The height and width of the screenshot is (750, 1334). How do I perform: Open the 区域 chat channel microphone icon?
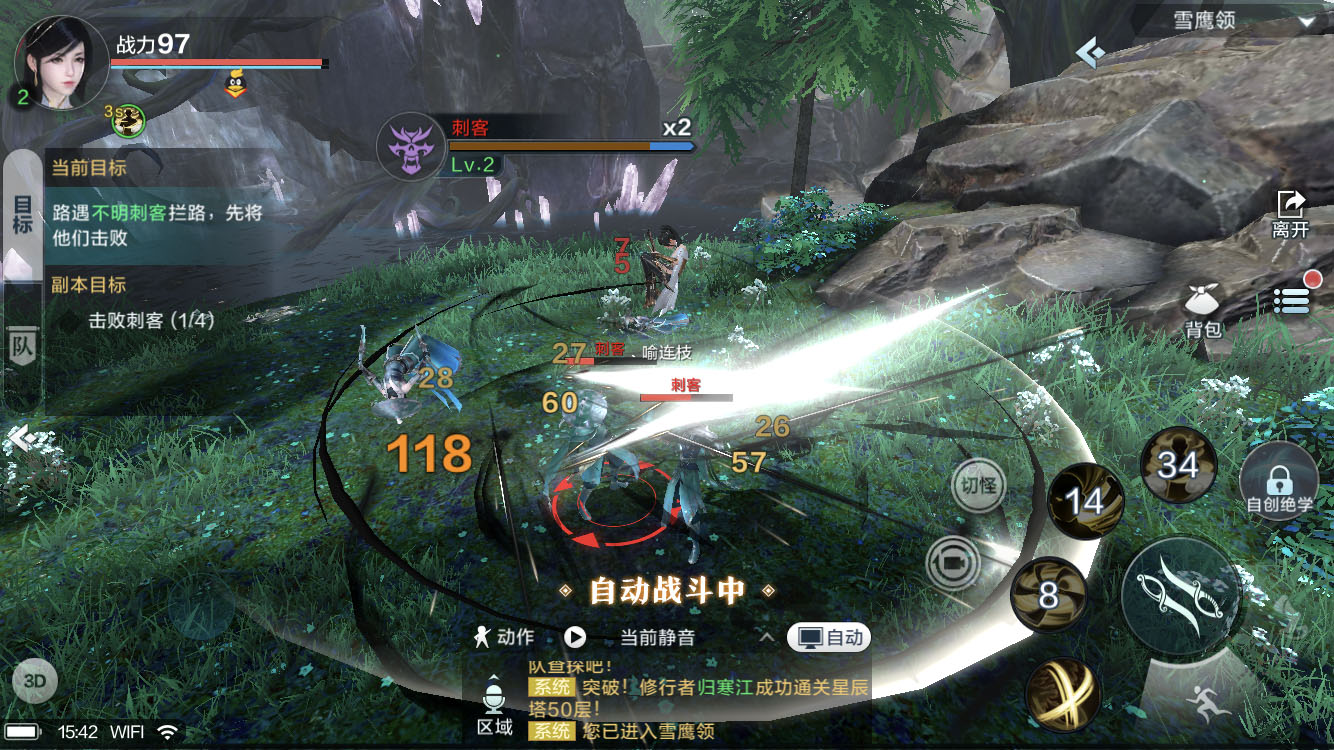coord(494,700)
